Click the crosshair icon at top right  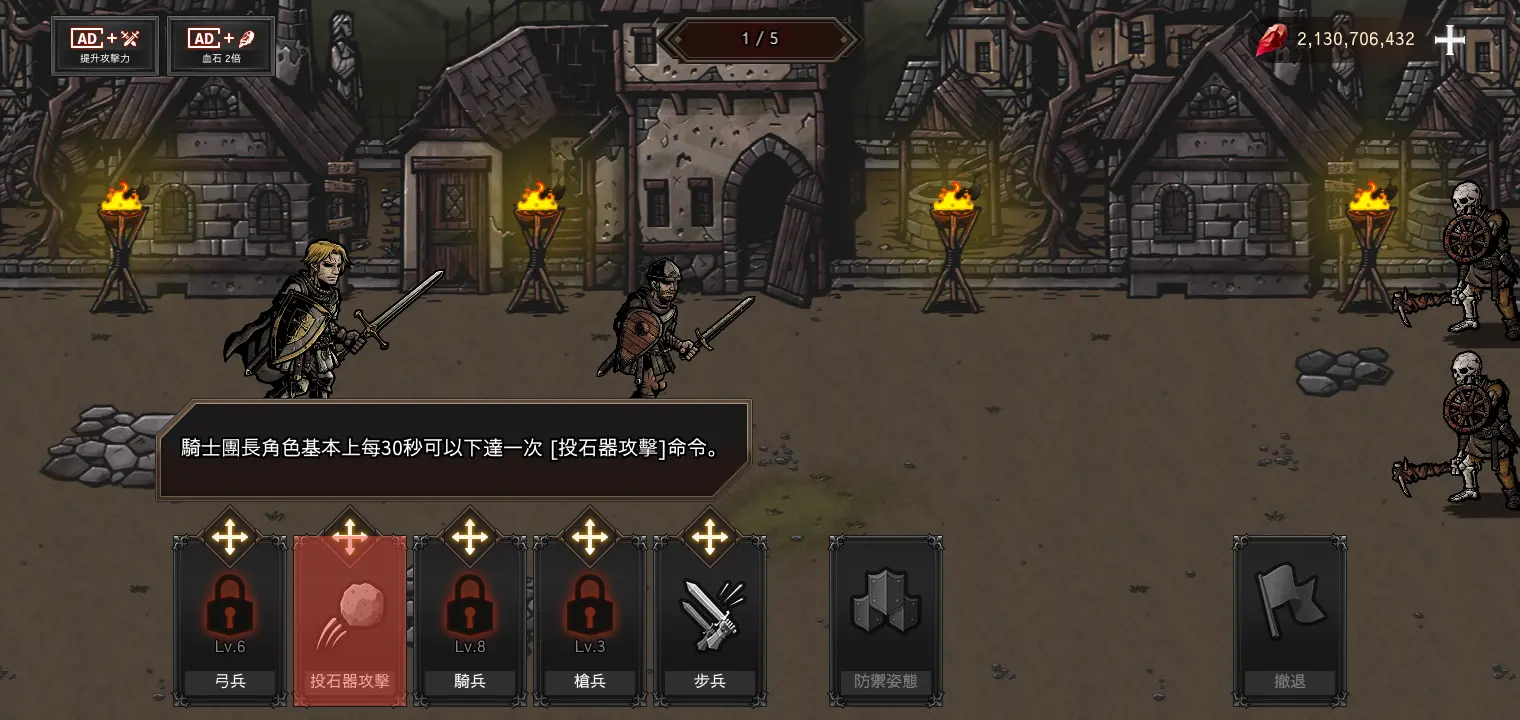[x=1449, y=40]
